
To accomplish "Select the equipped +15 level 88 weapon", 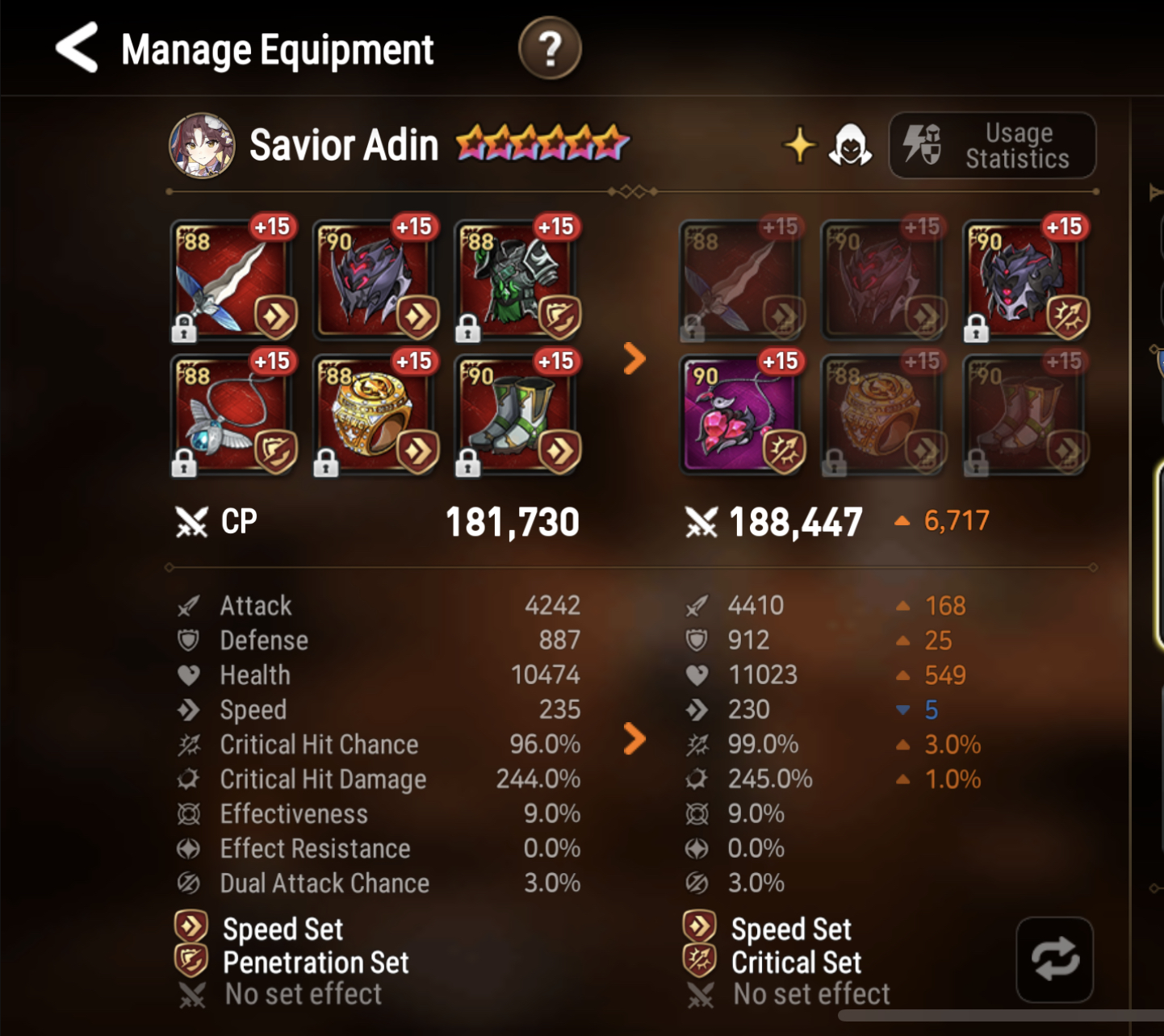I will [233, 278].
